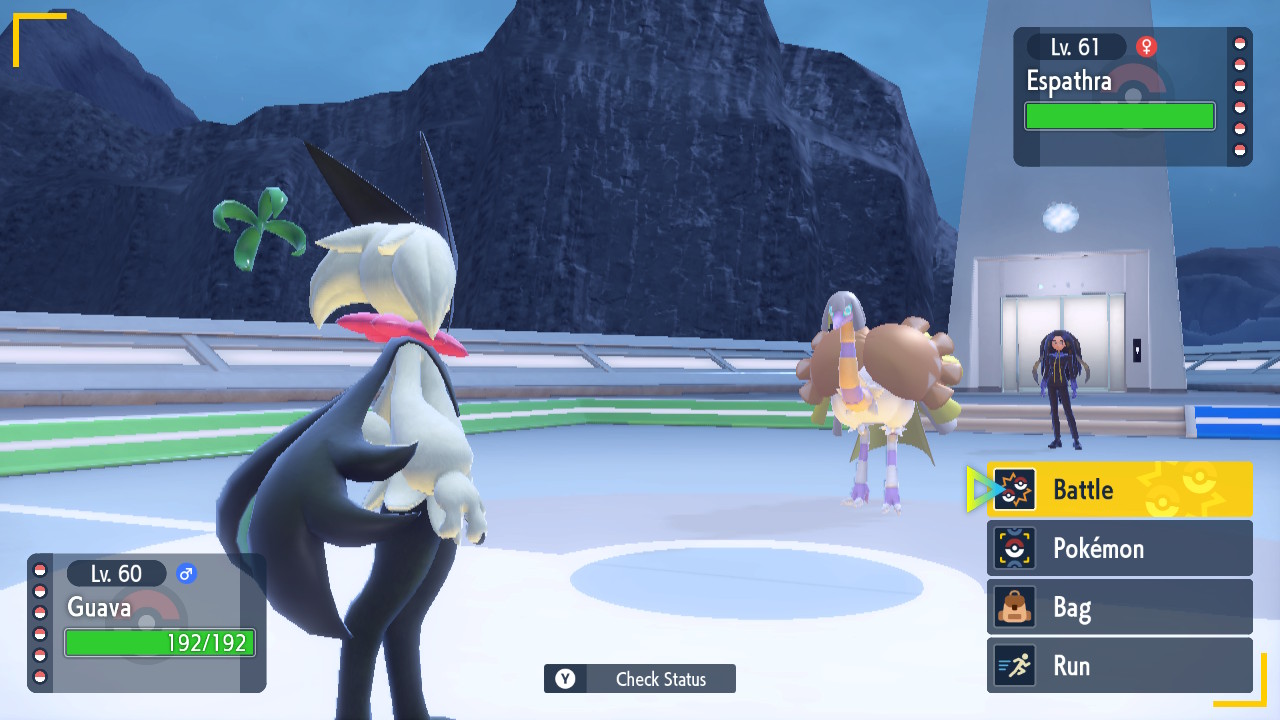Choose Run to flee the battle
The height and width of the screenshot is (720, 1280).
(1119, 666)
